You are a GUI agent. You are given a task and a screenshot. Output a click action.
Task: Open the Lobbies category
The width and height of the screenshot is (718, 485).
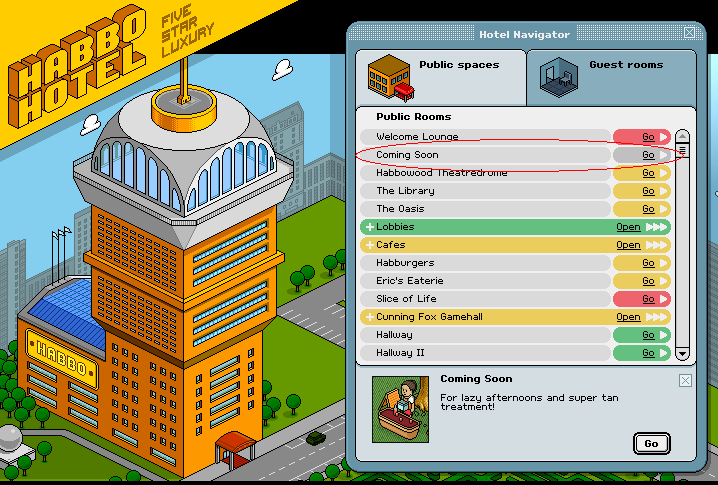coord(628,227)
